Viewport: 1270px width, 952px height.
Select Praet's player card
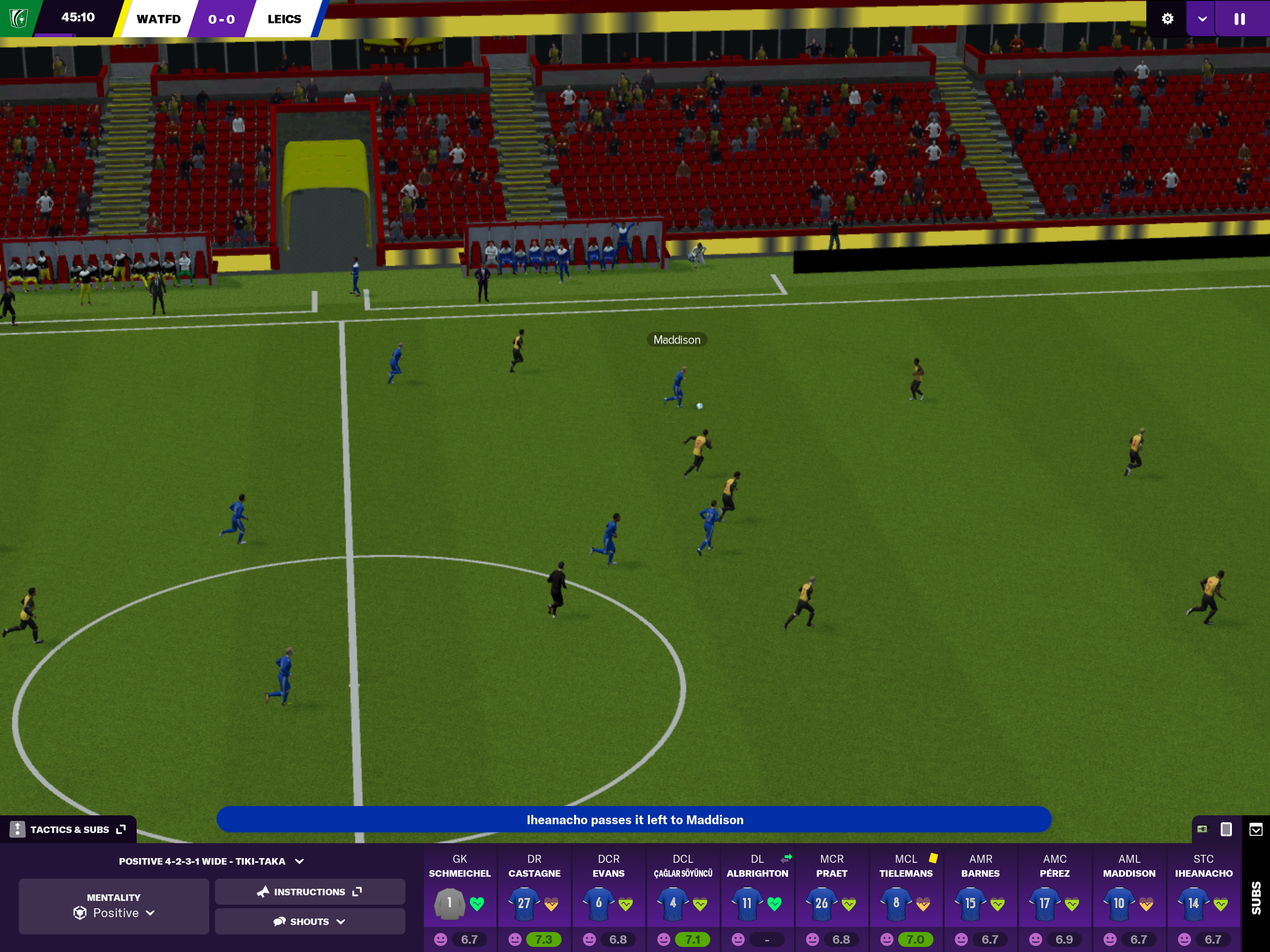tap(831, 899)
